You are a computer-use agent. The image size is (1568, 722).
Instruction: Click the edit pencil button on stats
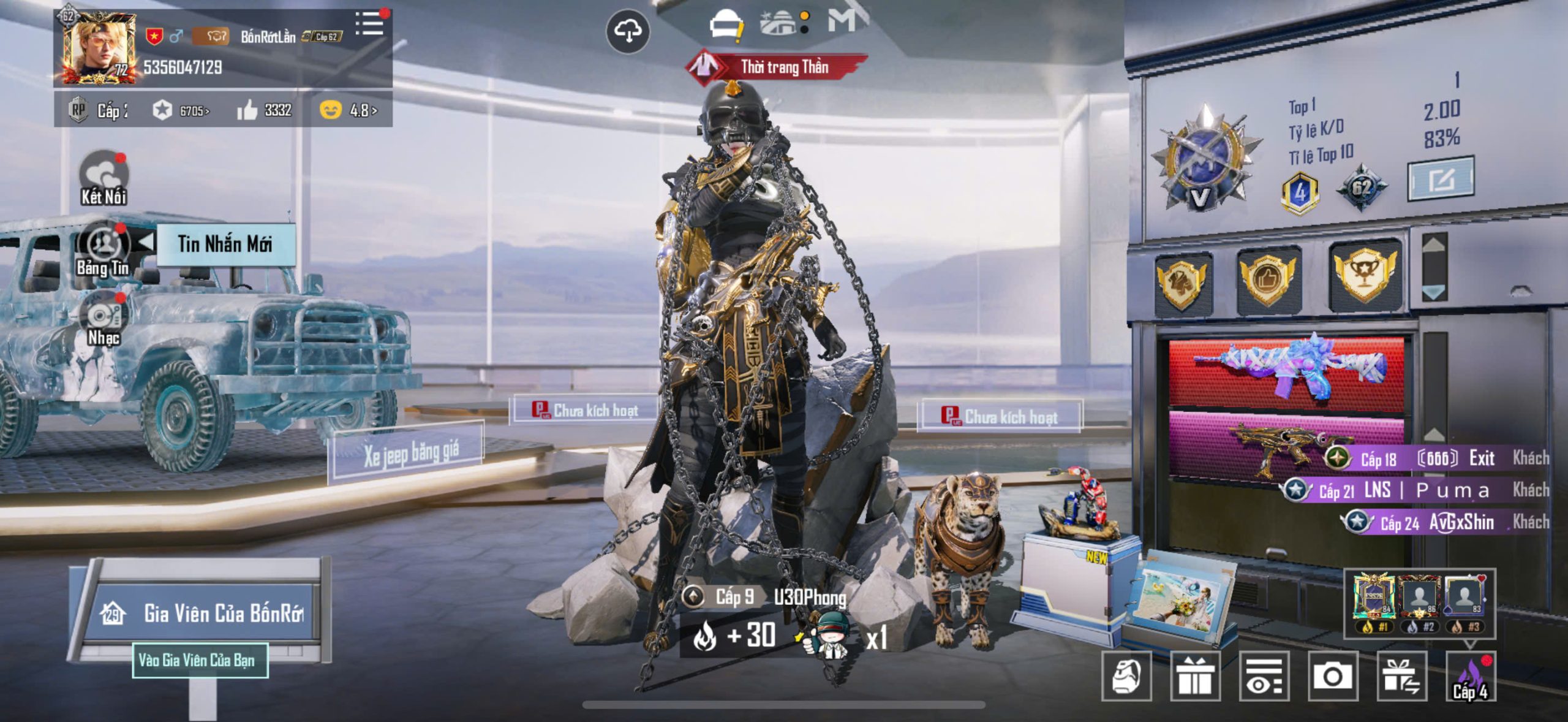click(x=1440, y=179)
